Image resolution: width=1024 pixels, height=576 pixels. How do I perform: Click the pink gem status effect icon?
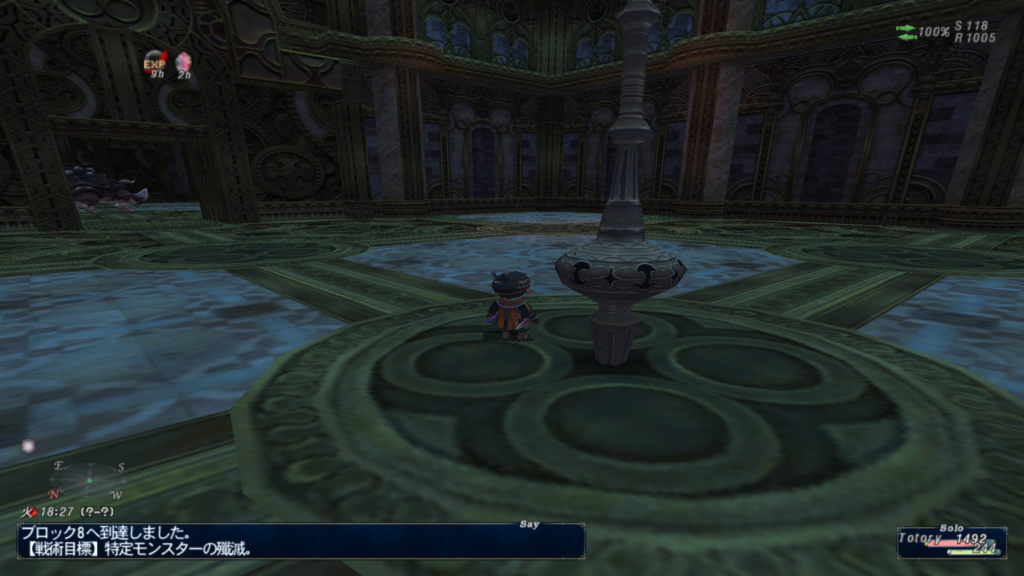point(183,62)
